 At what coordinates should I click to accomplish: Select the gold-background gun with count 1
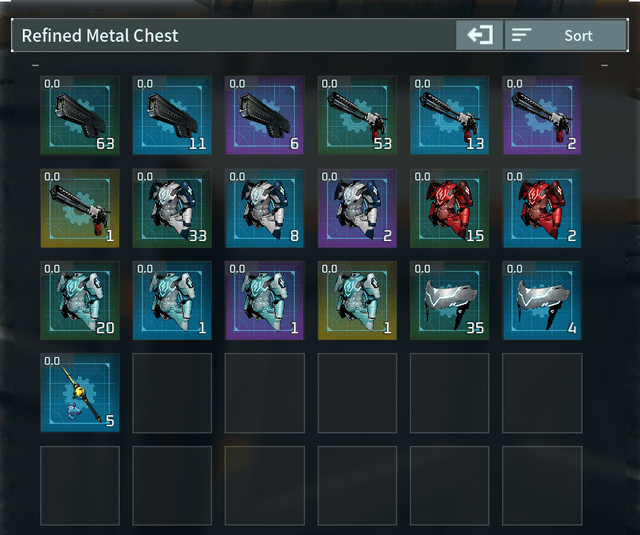pos(80,208)
